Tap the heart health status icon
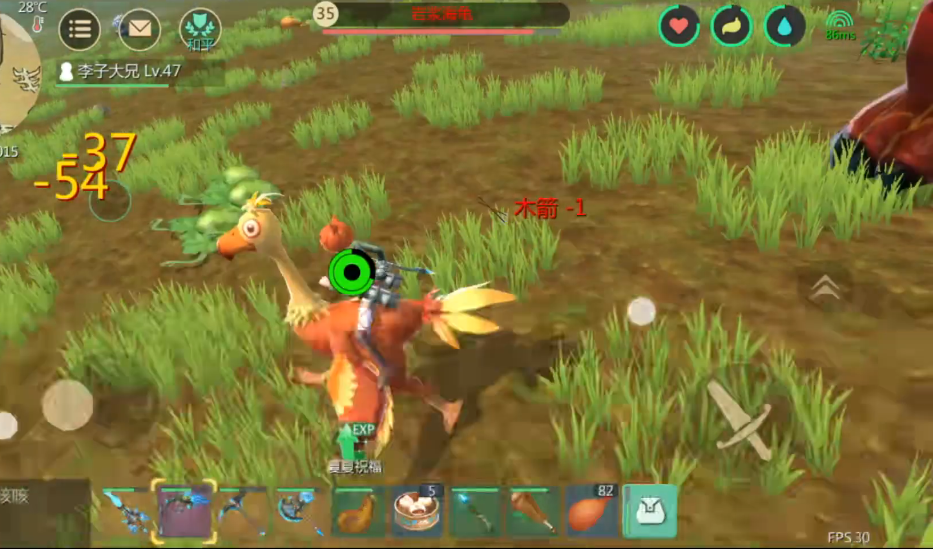 (x=679, y=26)
